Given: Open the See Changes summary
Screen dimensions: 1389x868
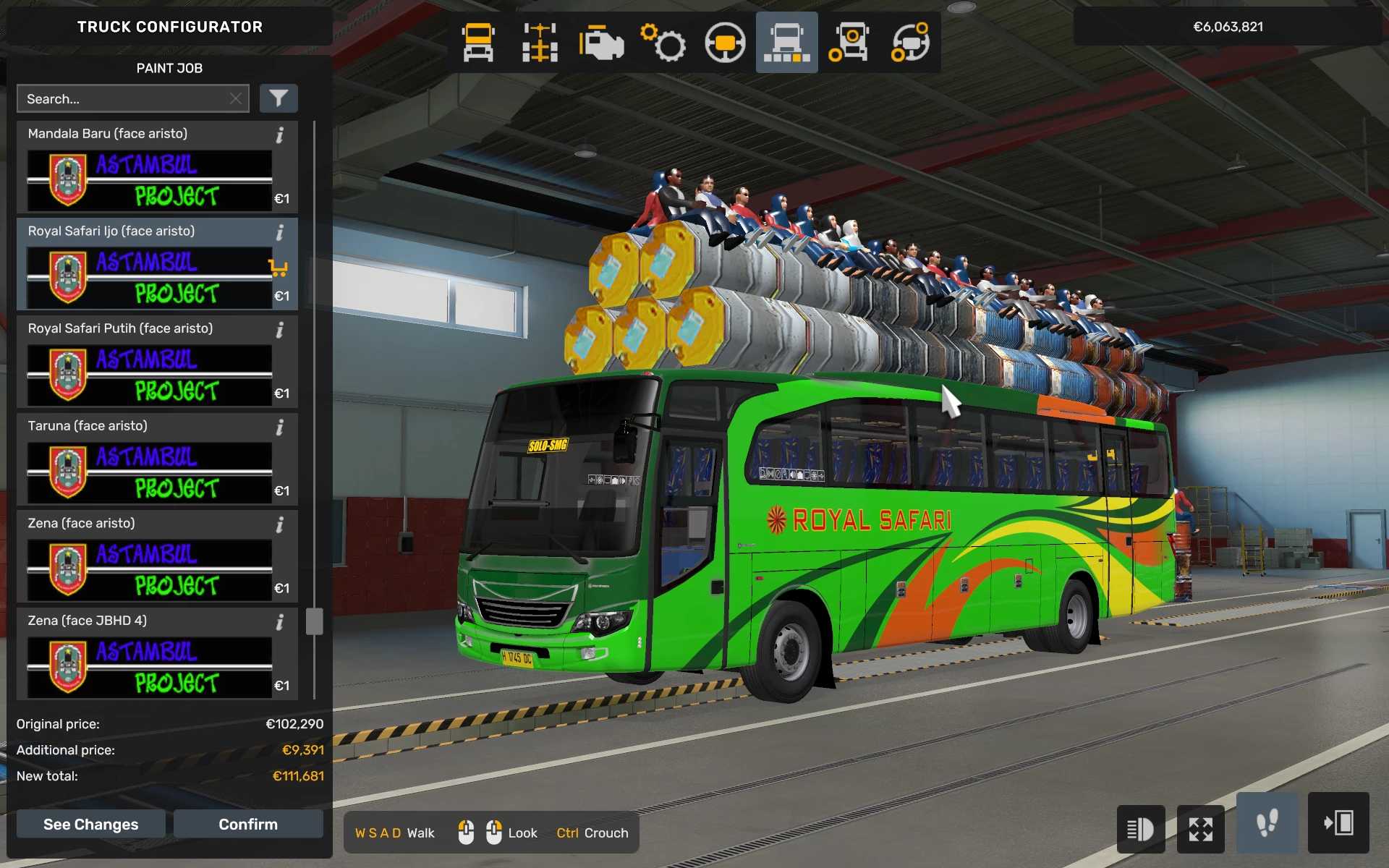Looking at the screenshot, I should pyautogui.click(x=90, y=824).
